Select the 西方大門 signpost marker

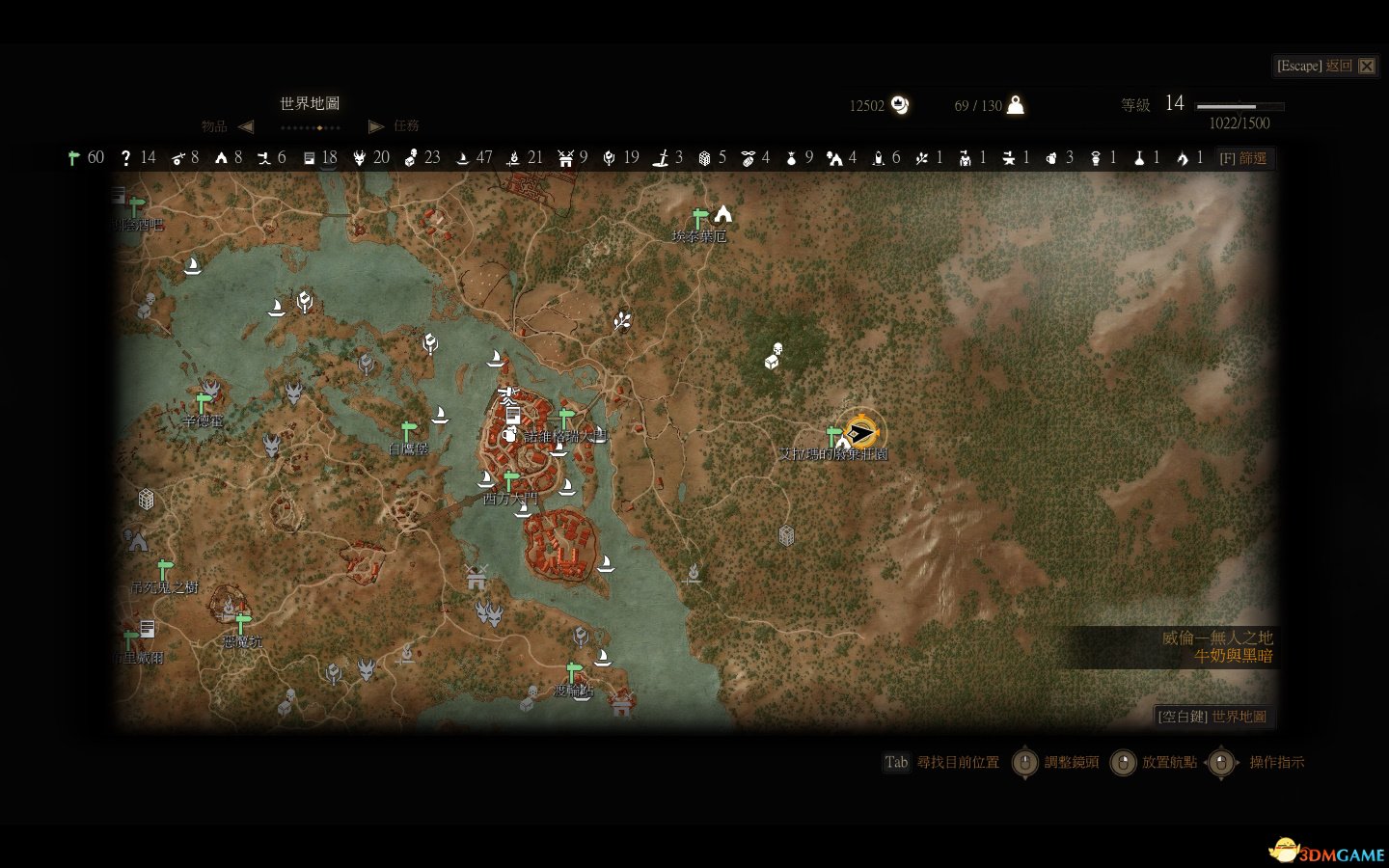(x=510, y=480)
